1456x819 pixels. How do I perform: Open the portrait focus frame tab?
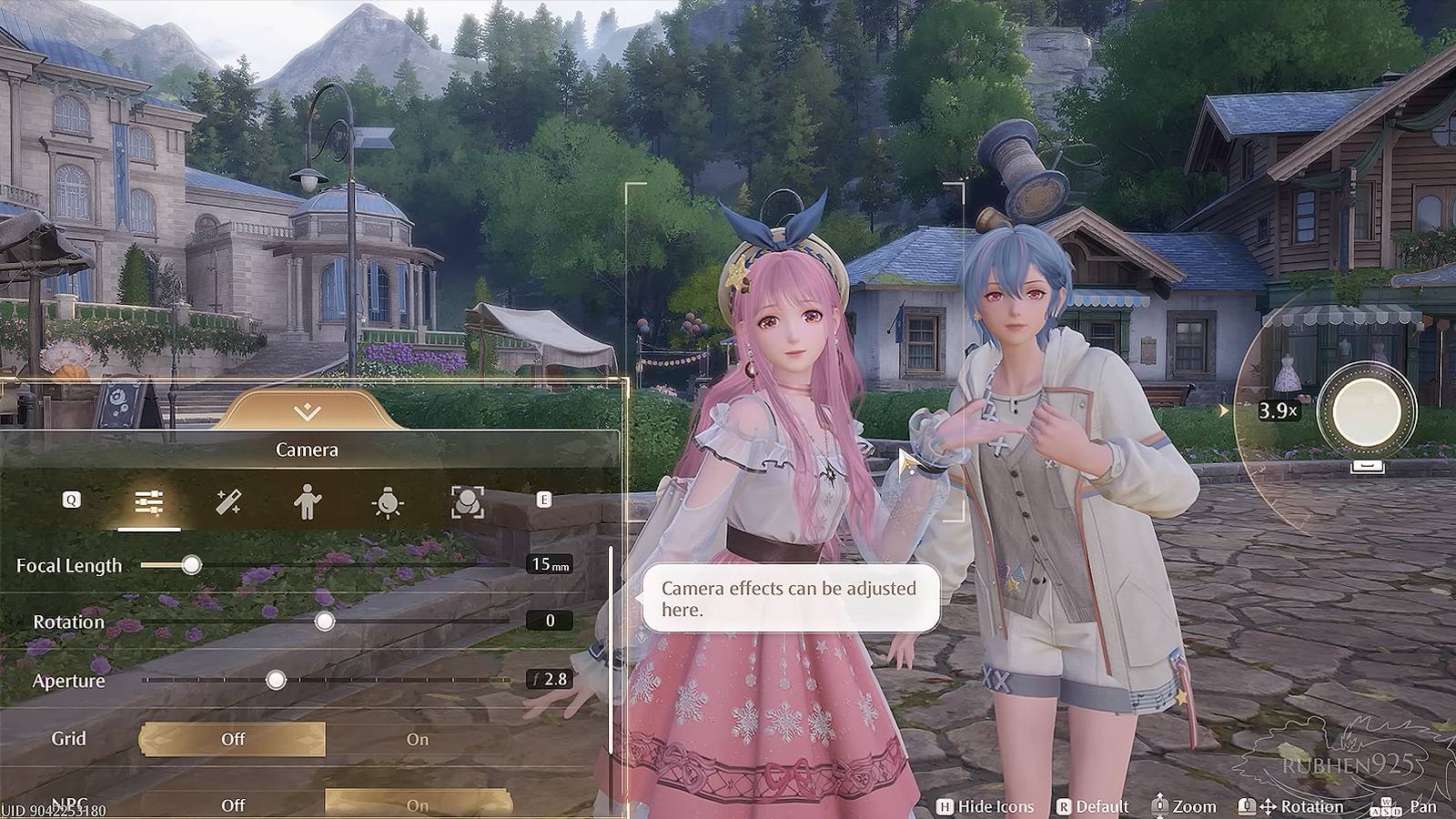coord(468,501)
